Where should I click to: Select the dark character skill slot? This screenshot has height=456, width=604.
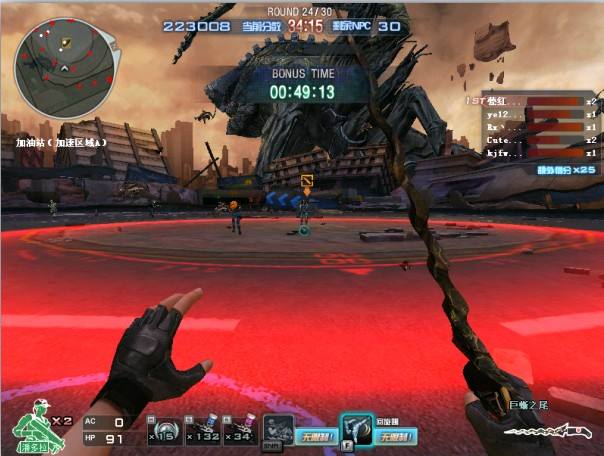278,429
